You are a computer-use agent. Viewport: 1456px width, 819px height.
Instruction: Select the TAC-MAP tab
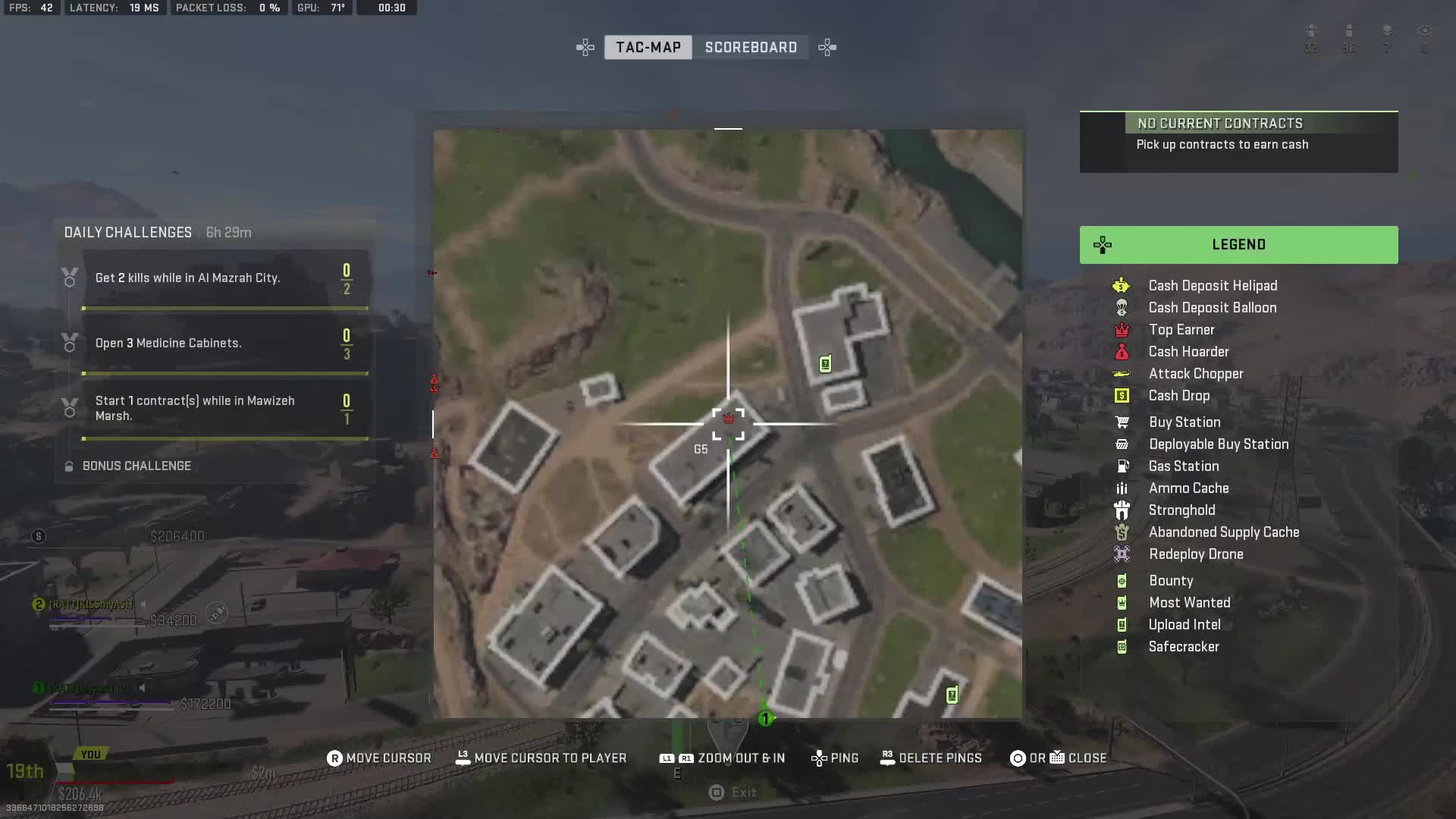click(x=648, y=47)
